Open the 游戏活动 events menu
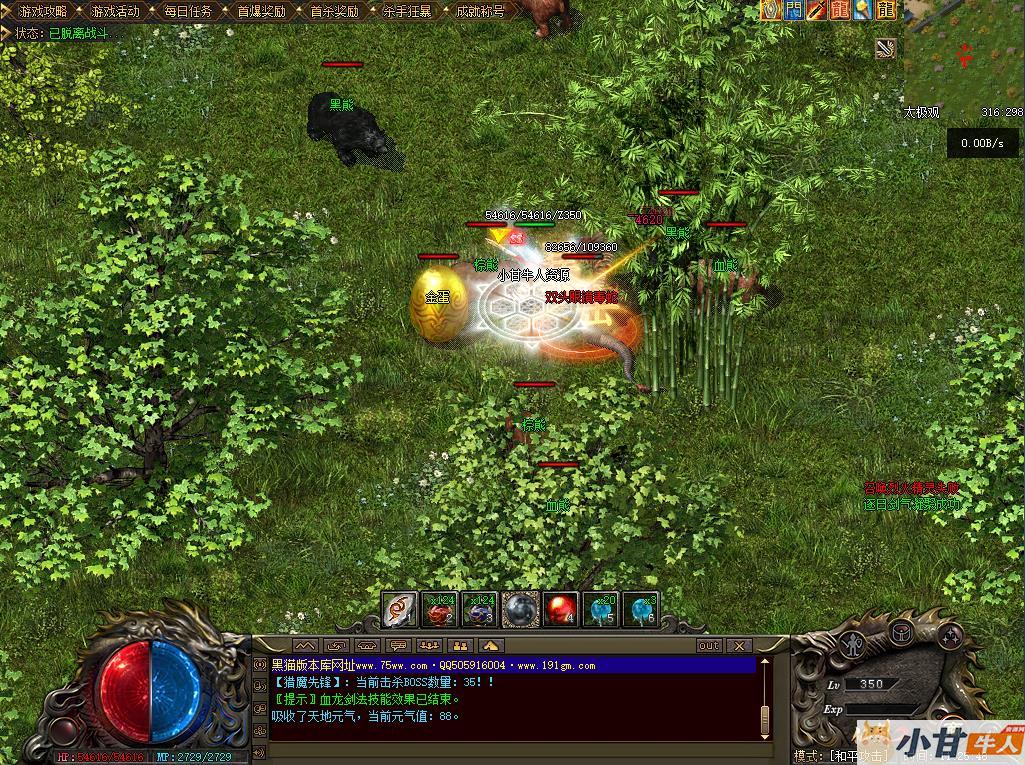The image size is (1025, 765). pos(115,12)
